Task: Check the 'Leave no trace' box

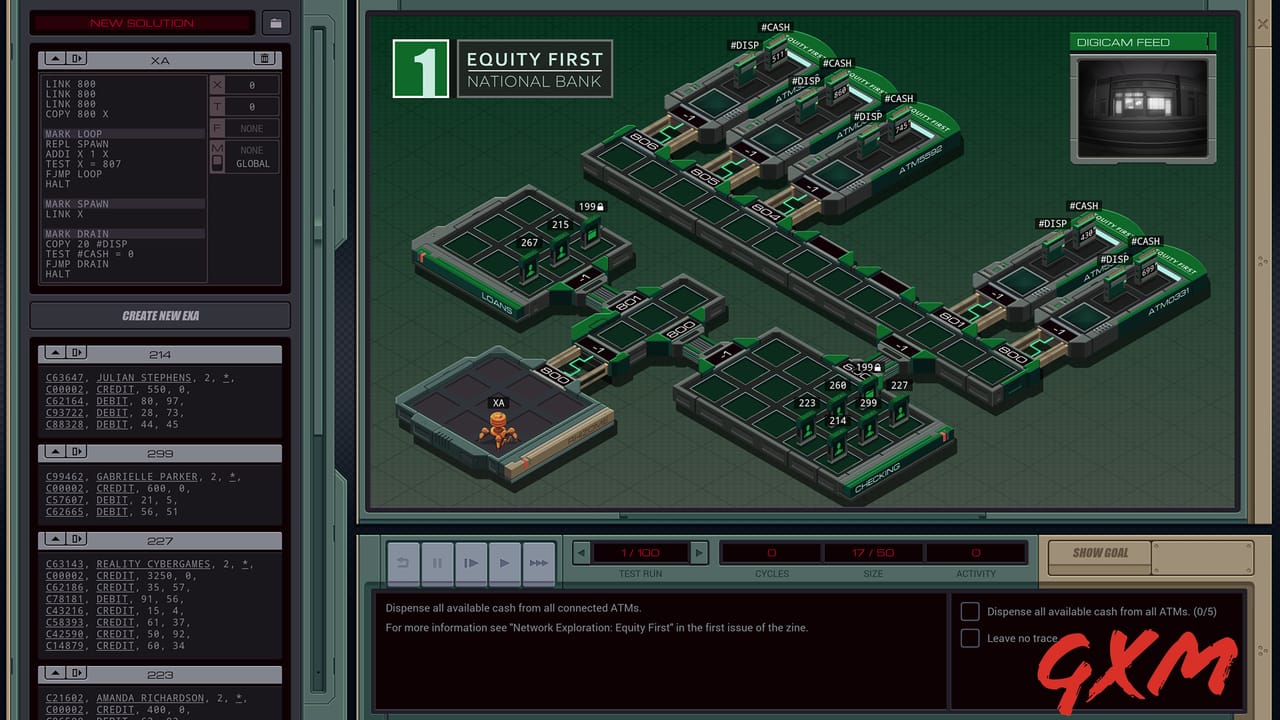Action: (969, 638)
